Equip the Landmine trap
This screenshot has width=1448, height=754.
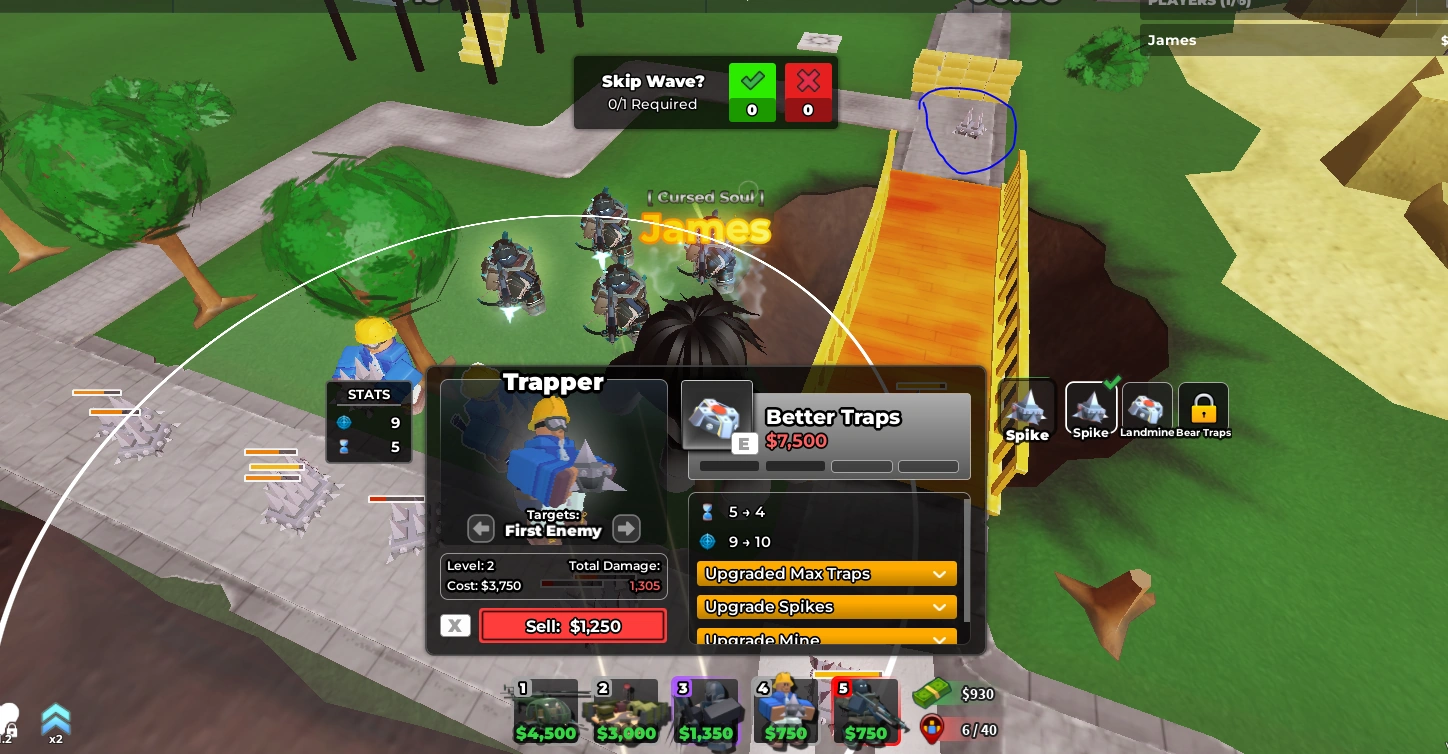1147,408
